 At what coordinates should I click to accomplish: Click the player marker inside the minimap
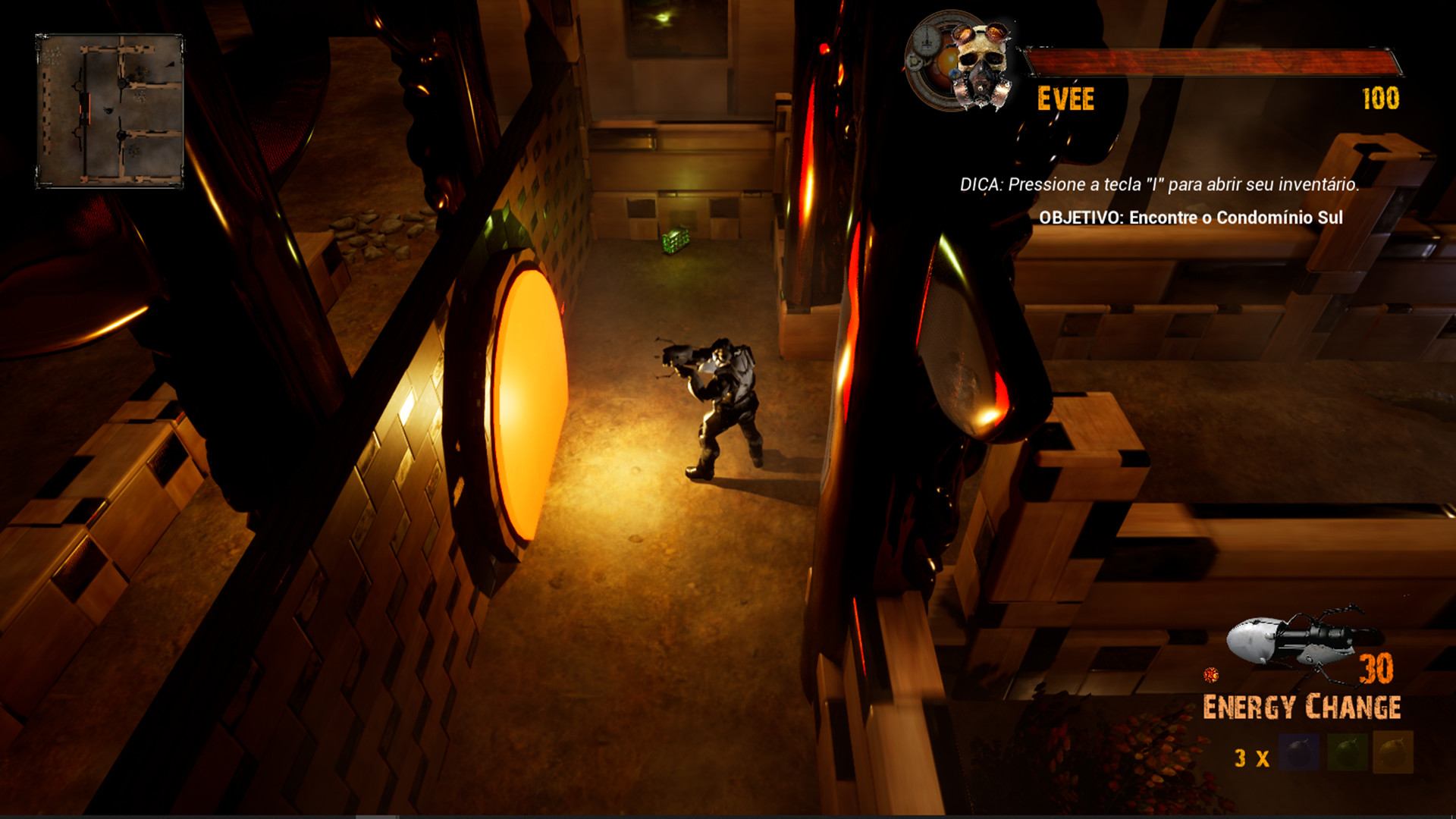tap(108, 110)
